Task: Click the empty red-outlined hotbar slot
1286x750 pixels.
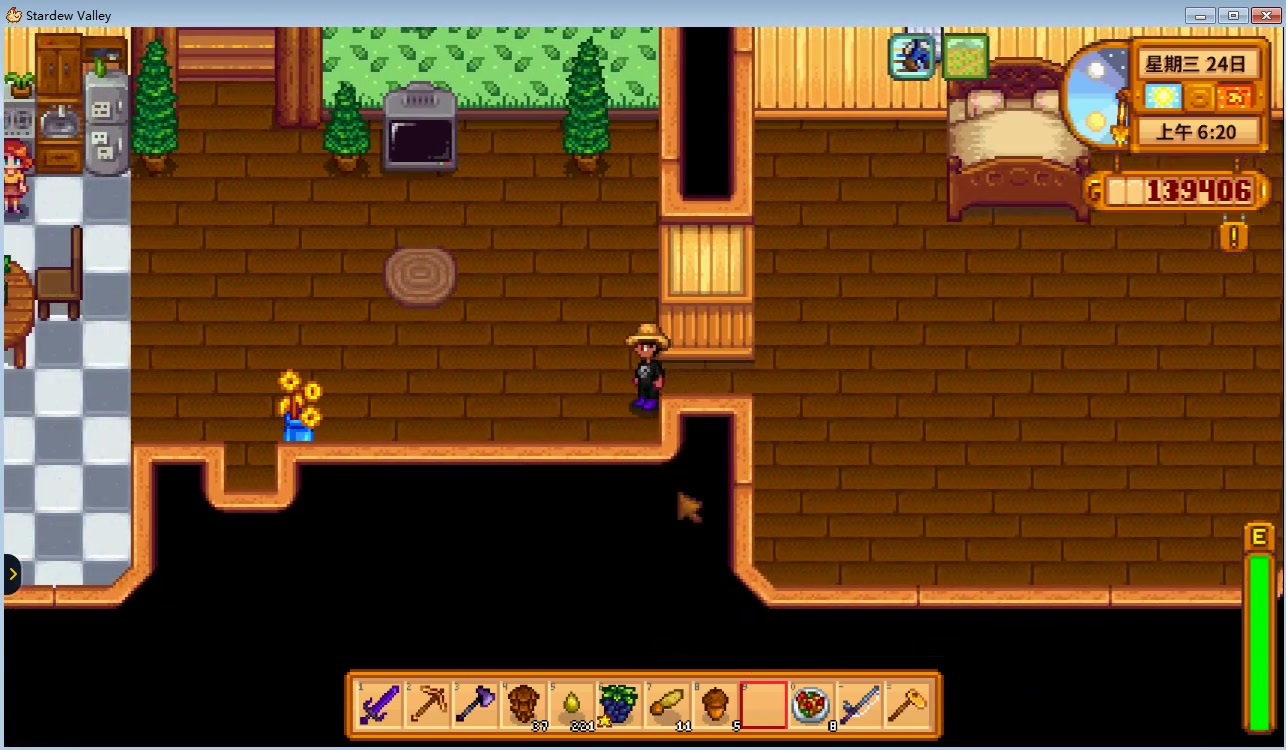Action: coord(763,706)
